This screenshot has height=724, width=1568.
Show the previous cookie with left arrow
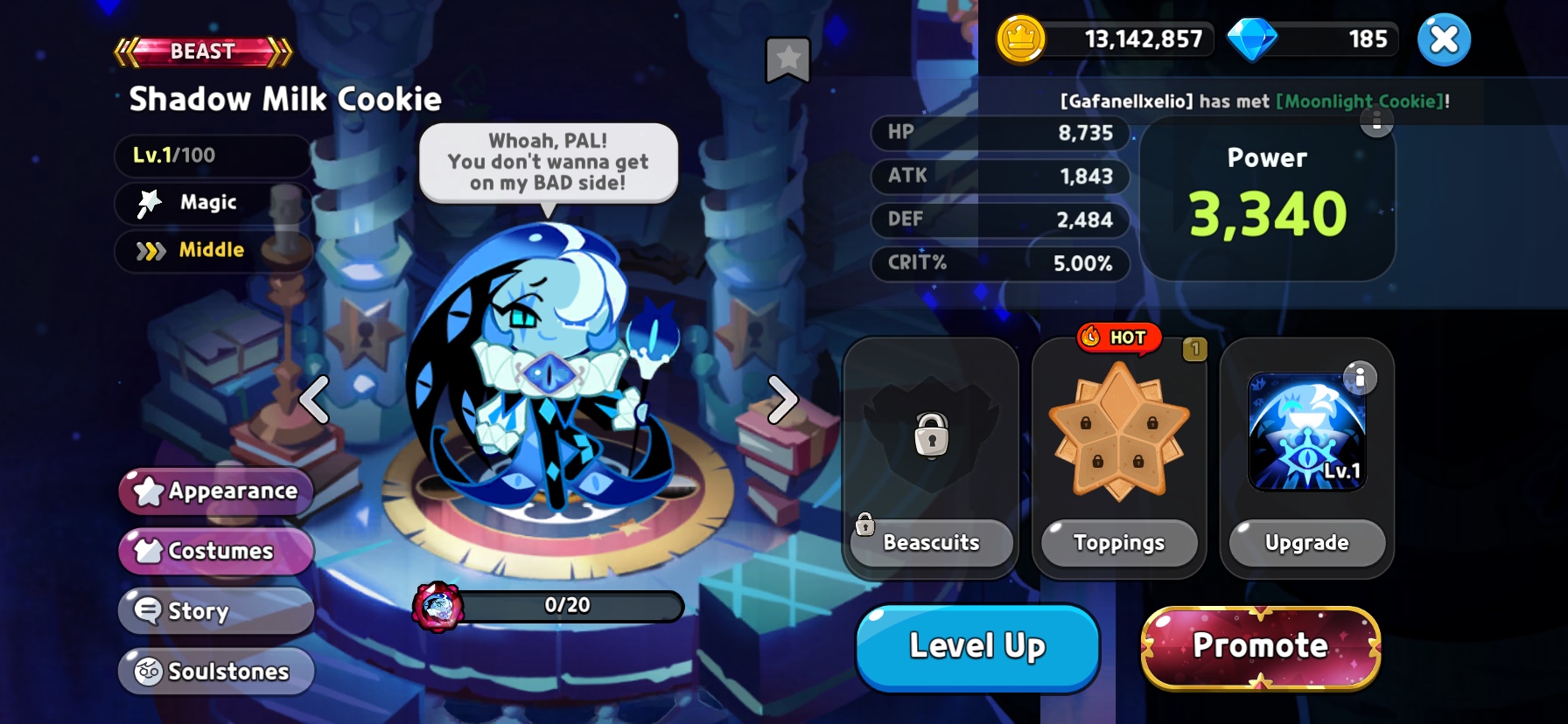(x=315, y=400)
